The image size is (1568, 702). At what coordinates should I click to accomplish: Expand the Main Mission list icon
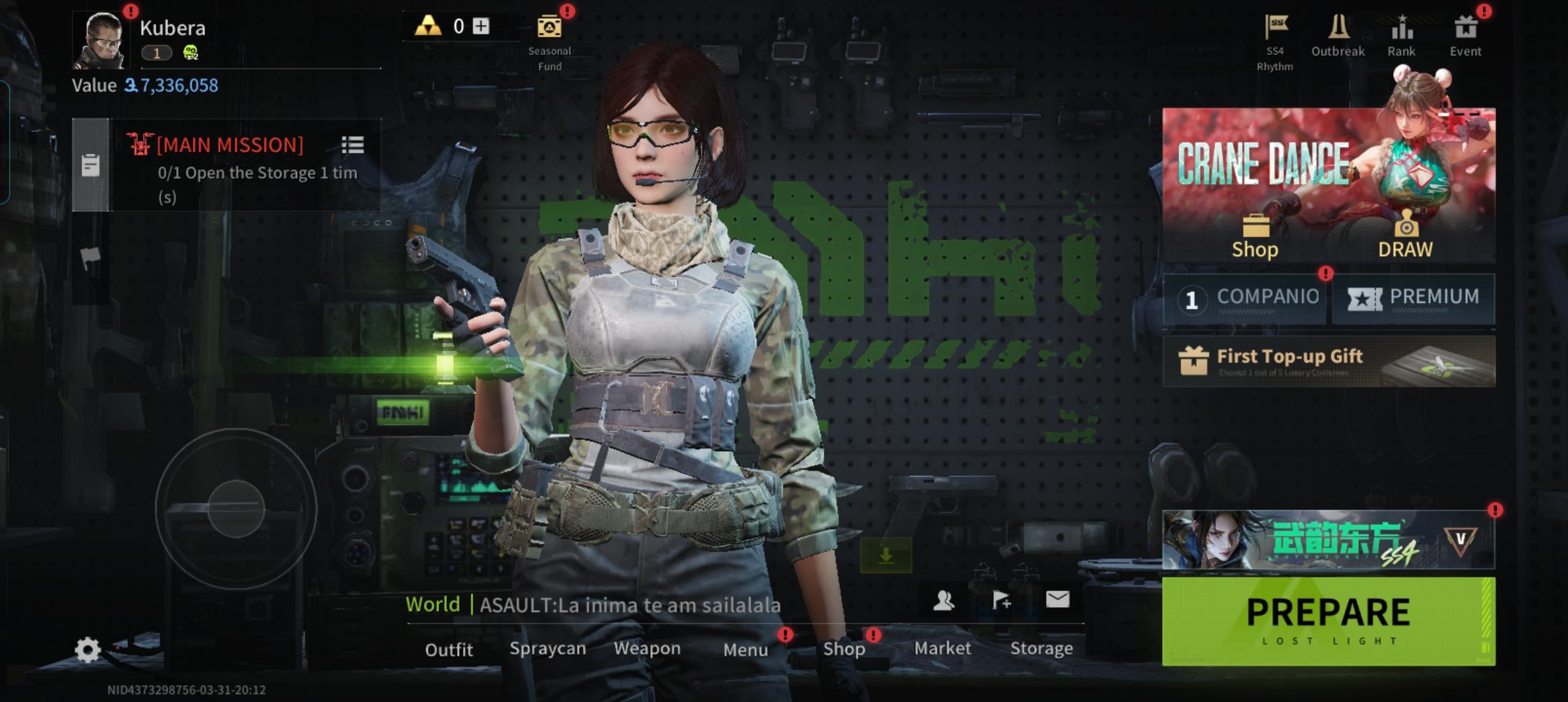(x=352, y=145)
